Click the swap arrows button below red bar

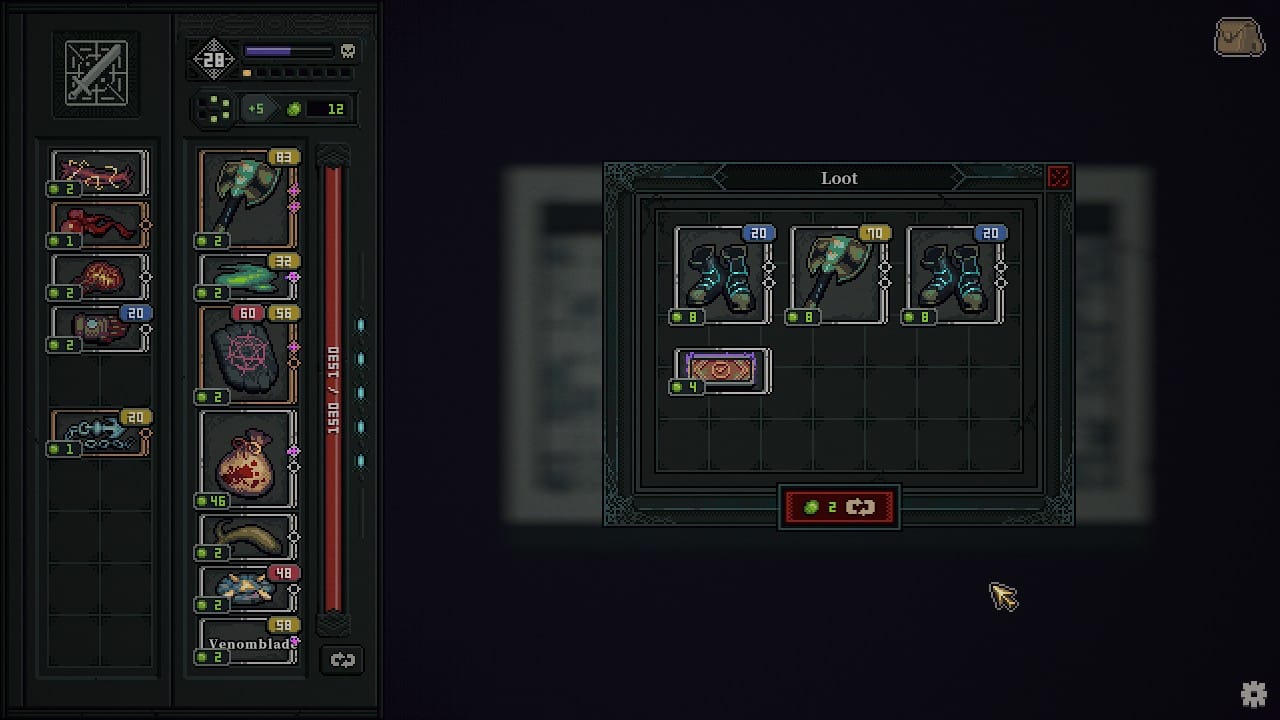click(342, 660)
